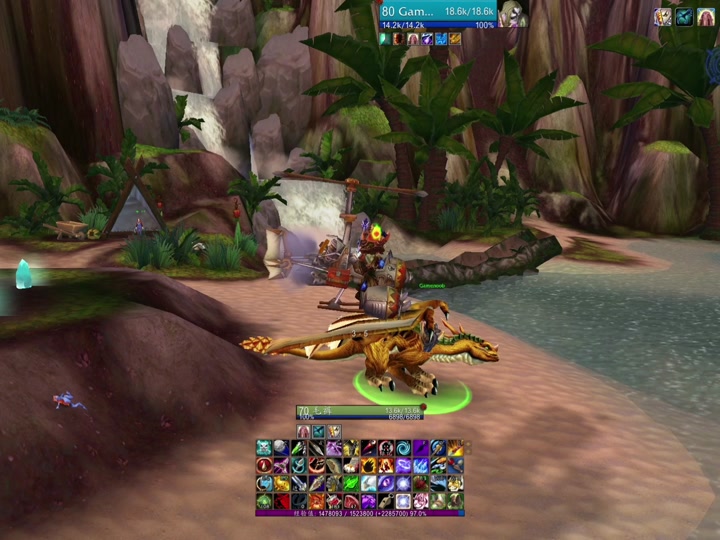
Task: Use the raw meat food slot
Action: click(x=350, y=500)
